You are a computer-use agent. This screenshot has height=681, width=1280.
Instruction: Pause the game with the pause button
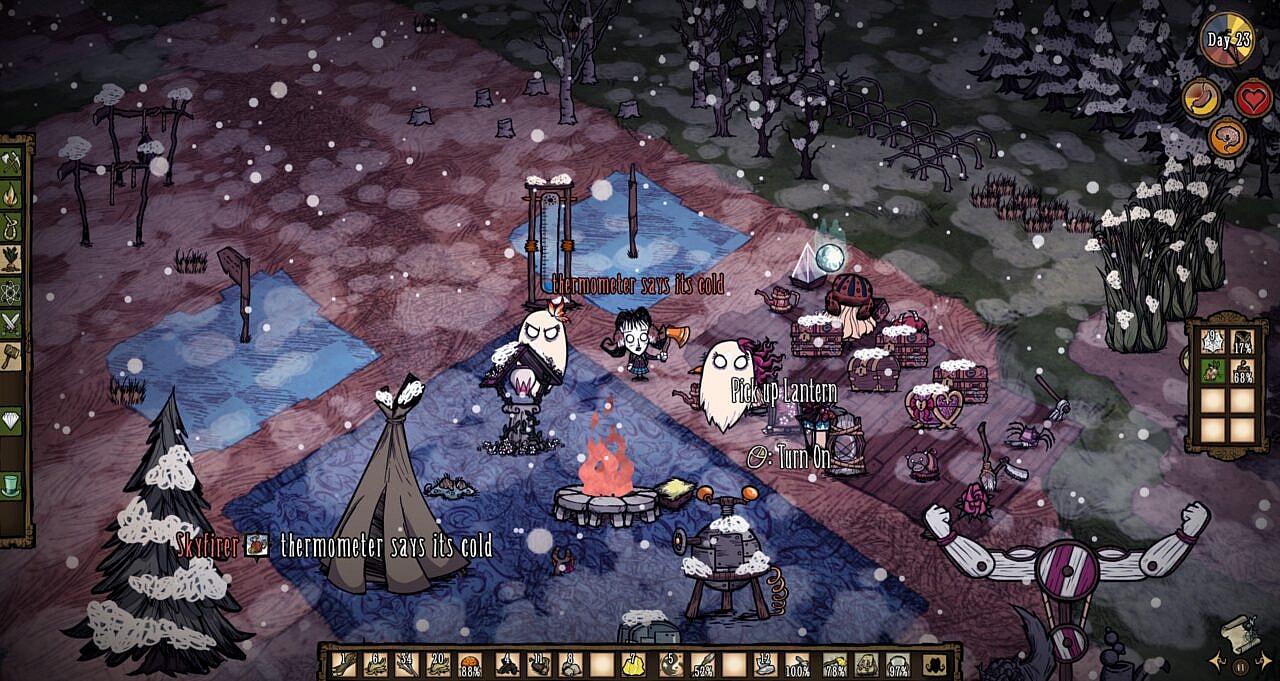click(x=1240, y=666)
